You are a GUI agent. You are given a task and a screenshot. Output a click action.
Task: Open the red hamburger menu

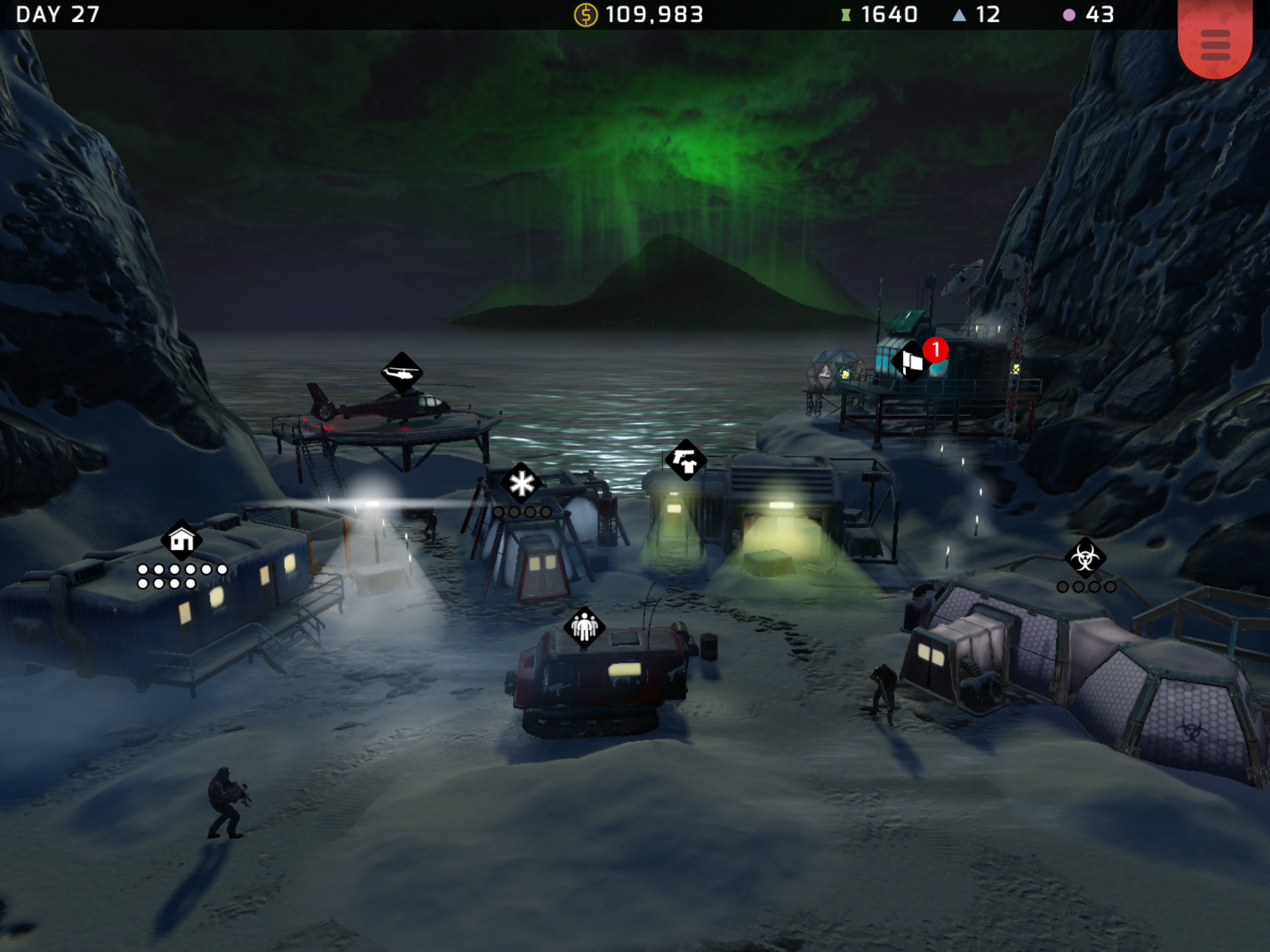point(1214,45)
